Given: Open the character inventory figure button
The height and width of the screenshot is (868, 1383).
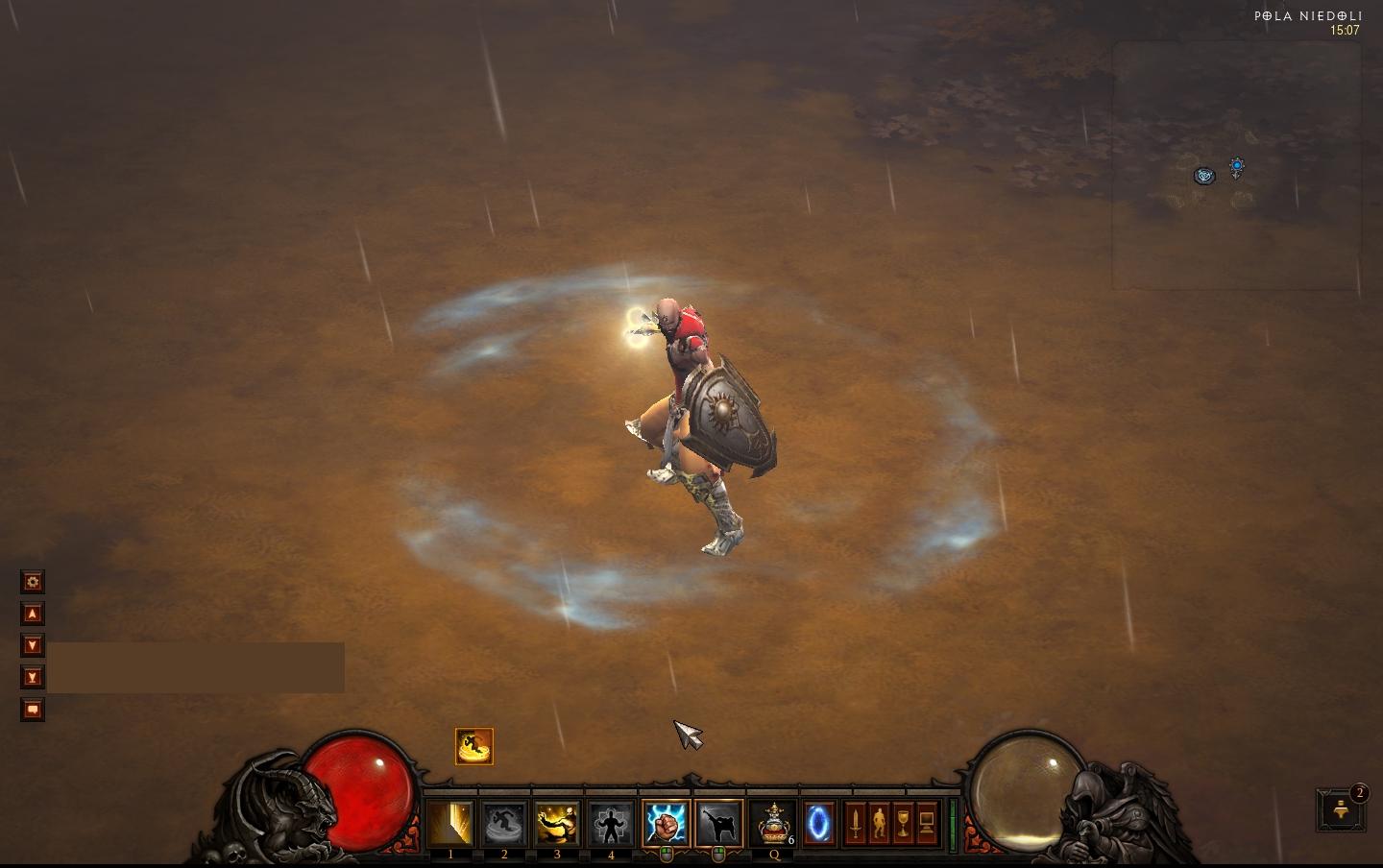Looking at the screenshot, I should point(880,824).
